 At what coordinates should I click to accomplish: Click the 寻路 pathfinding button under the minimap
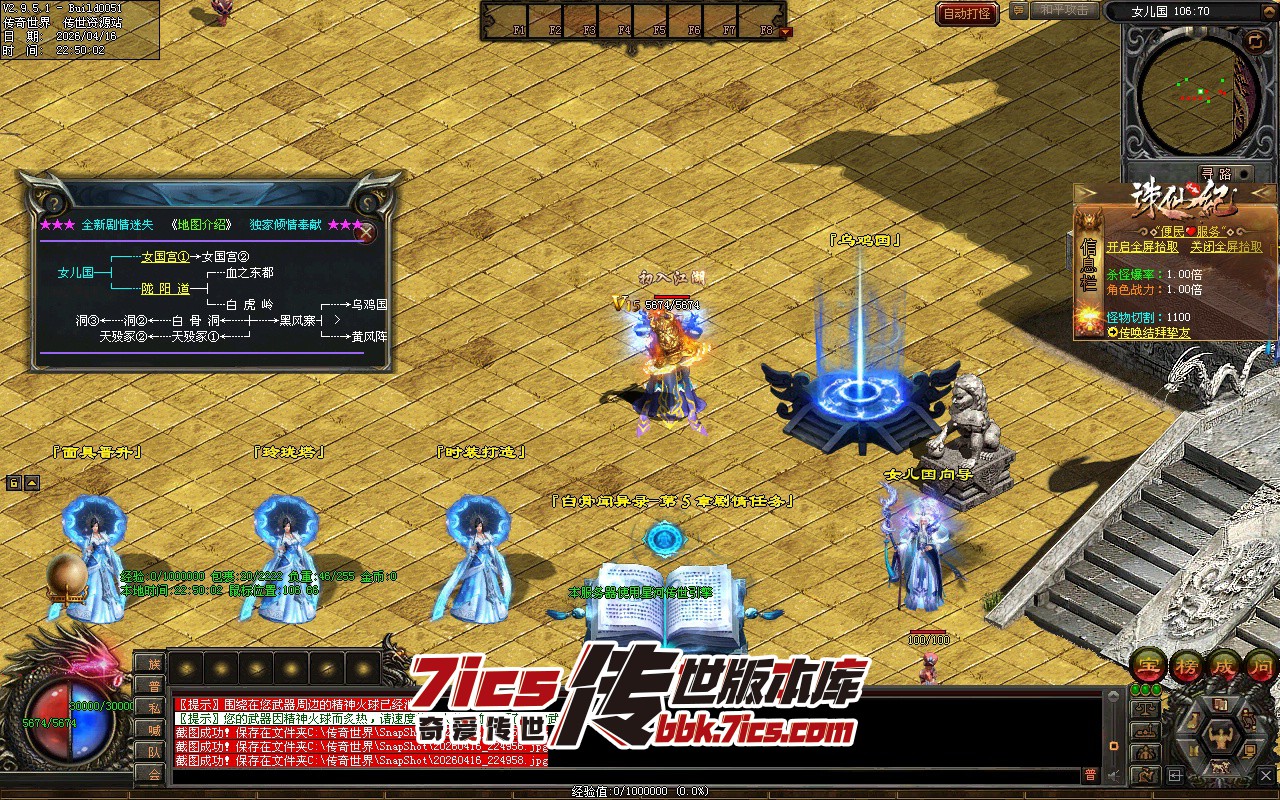coord(1216,173)
